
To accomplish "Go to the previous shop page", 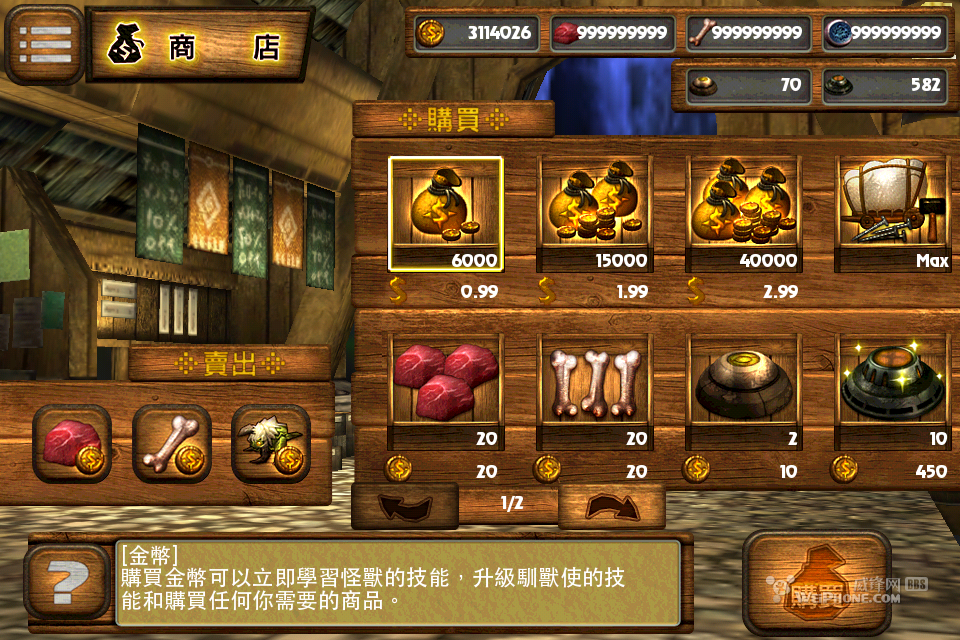I will [405, 505].
